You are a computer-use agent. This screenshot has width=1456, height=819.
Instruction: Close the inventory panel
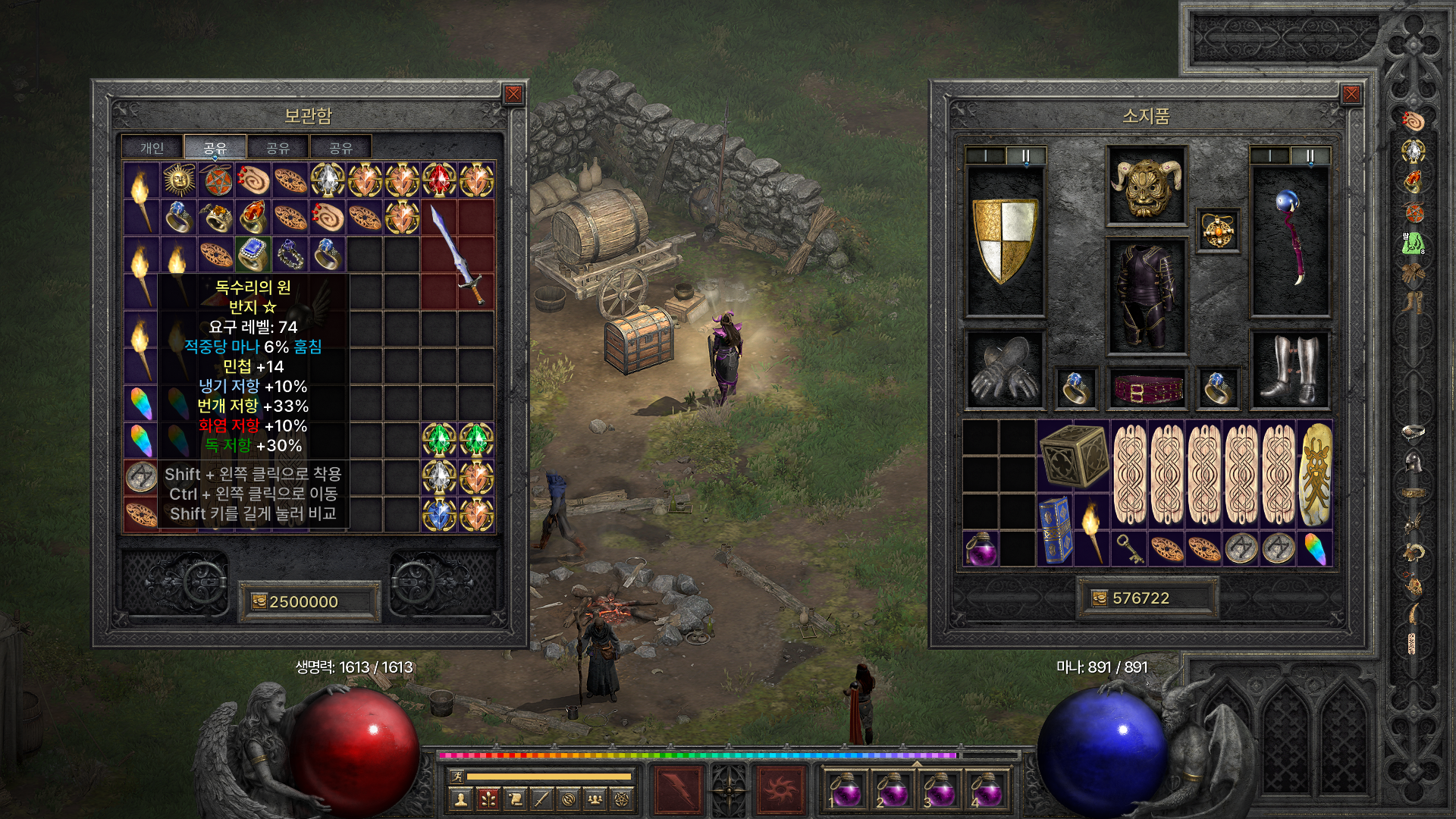click(x=1351, y=94)
